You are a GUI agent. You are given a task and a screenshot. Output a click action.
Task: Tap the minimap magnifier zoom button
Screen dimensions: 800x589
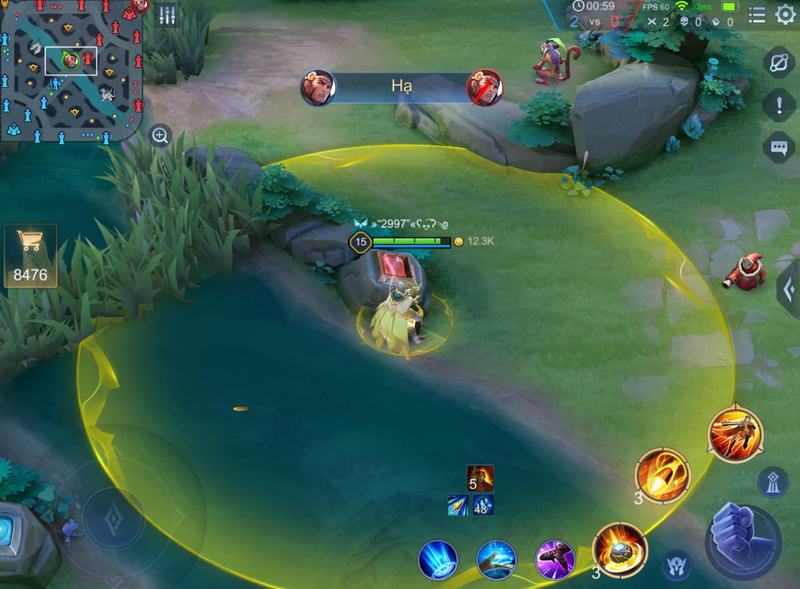tap(160, 135)
